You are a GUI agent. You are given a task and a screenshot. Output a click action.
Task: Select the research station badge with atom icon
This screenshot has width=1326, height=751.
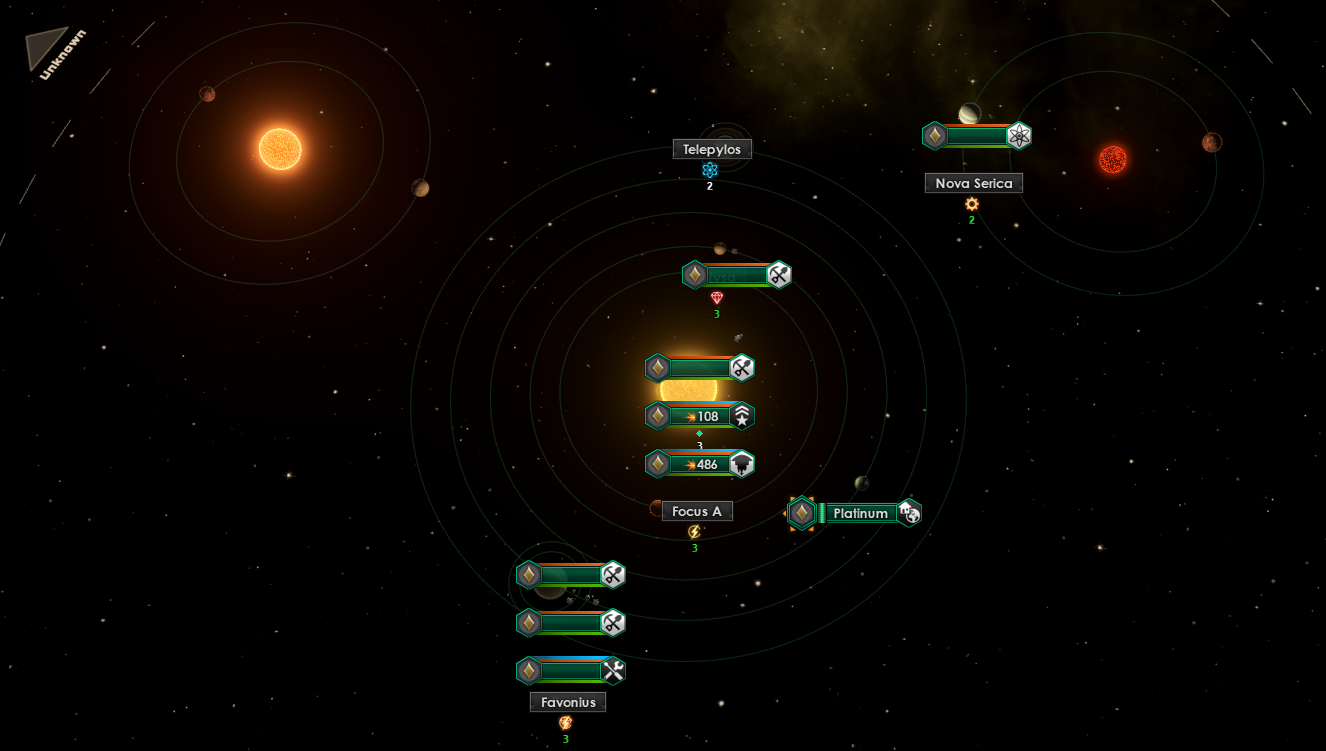[x=976, y=136]
